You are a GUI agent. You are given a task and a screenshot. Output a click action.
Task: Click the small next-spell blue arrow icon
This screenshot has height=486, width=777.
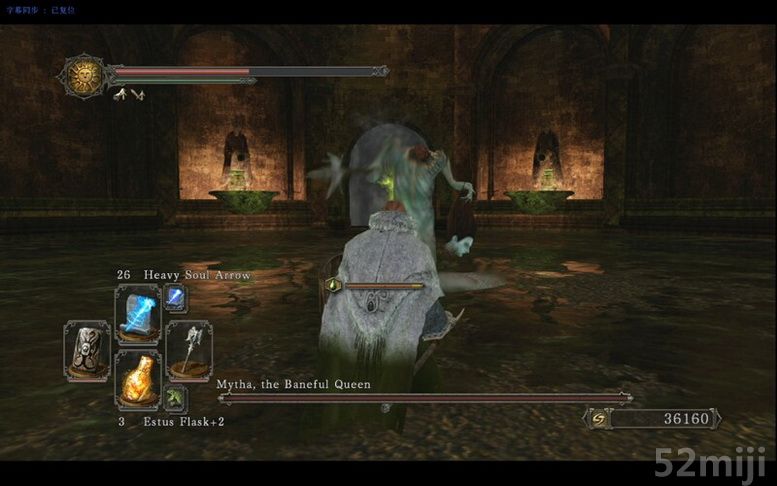[174, 296]
